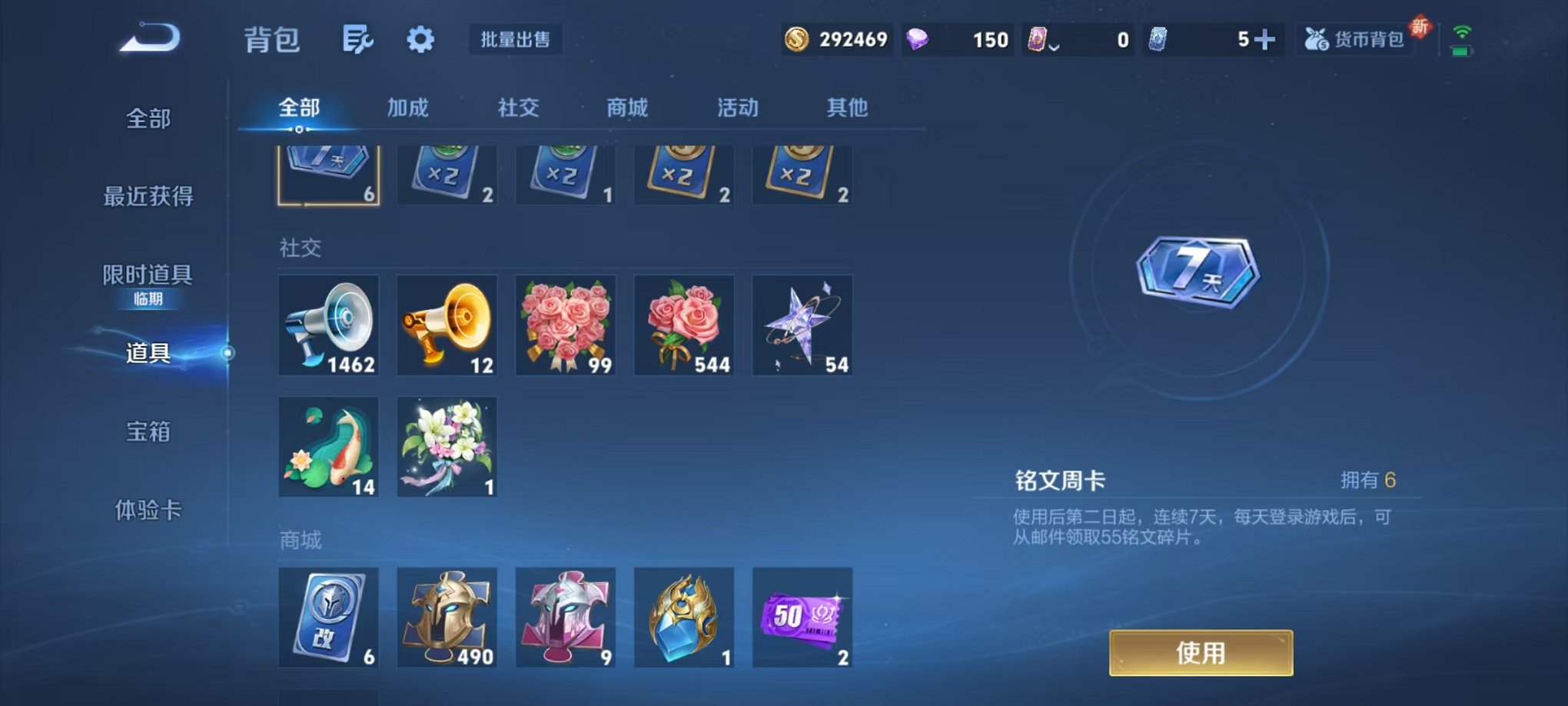Viewport: 1568px width, 706px height.
Task: Open the star fragment item
Action: pos(803,325)
